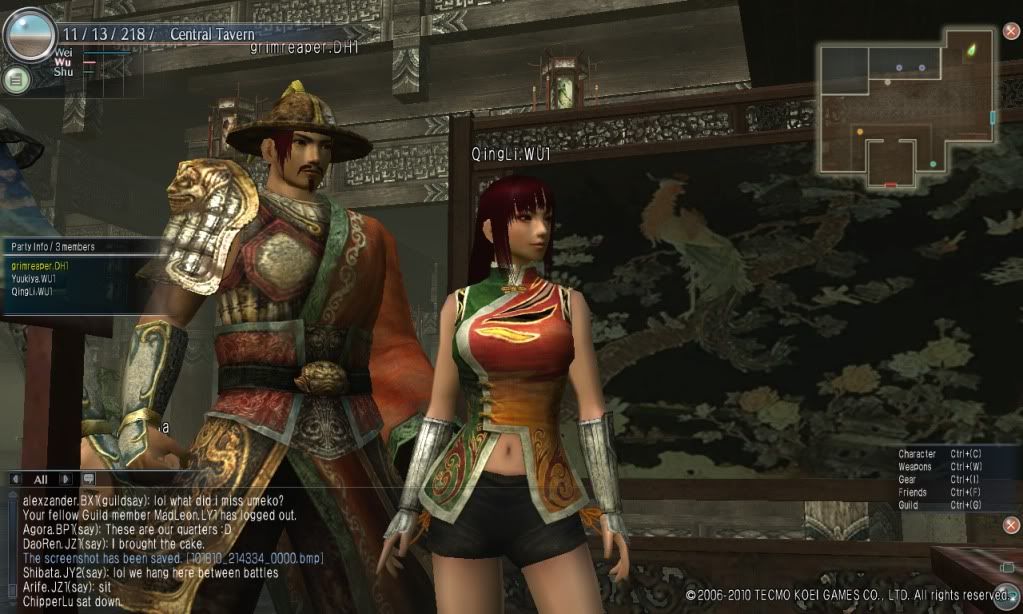
Task: Open the Weapons menu entry
Action: coord(915,467)
